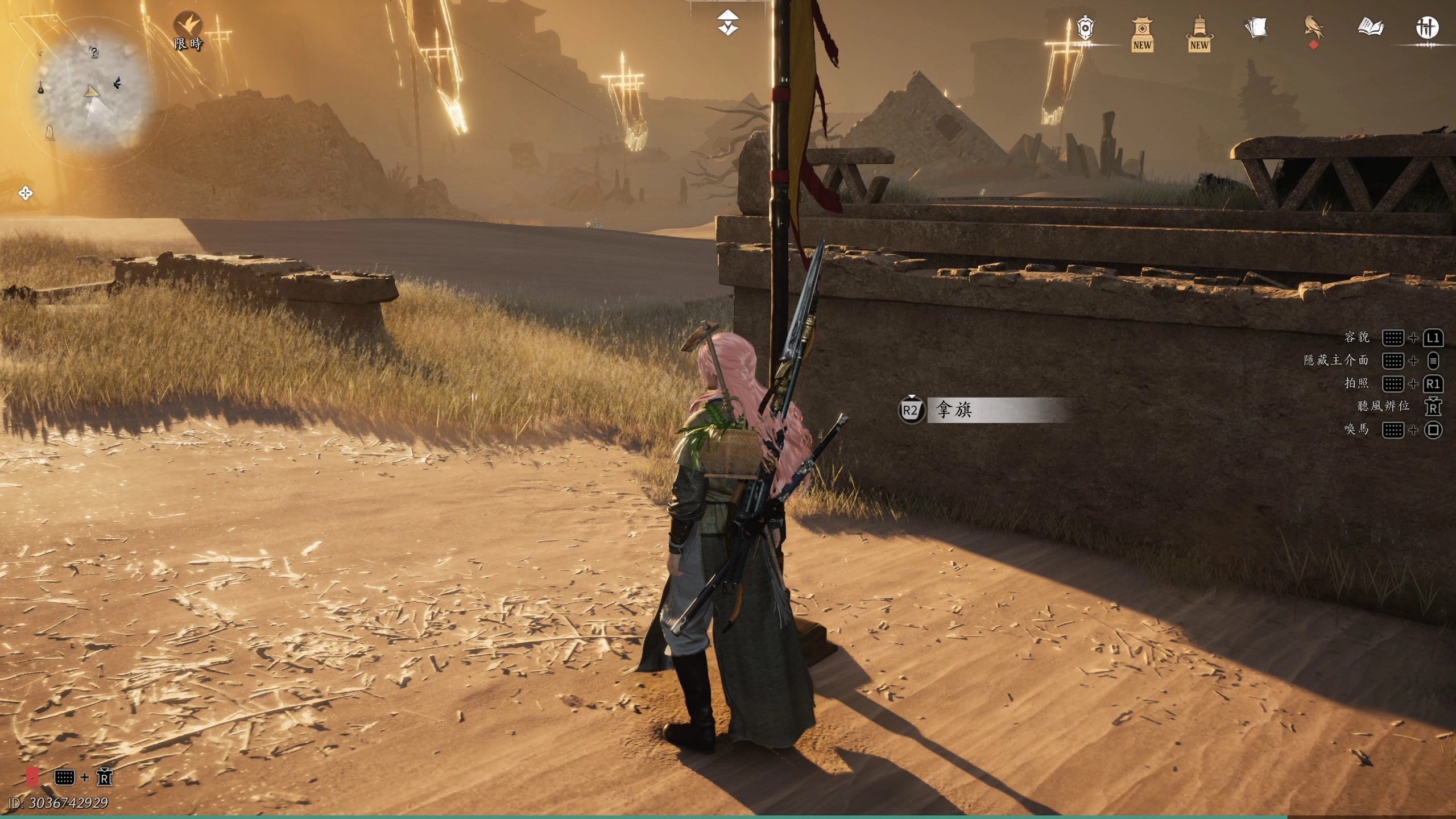1456x819 pixels.
Task: Click the white four-petal flower icon
Action: [x=26, y=193]
